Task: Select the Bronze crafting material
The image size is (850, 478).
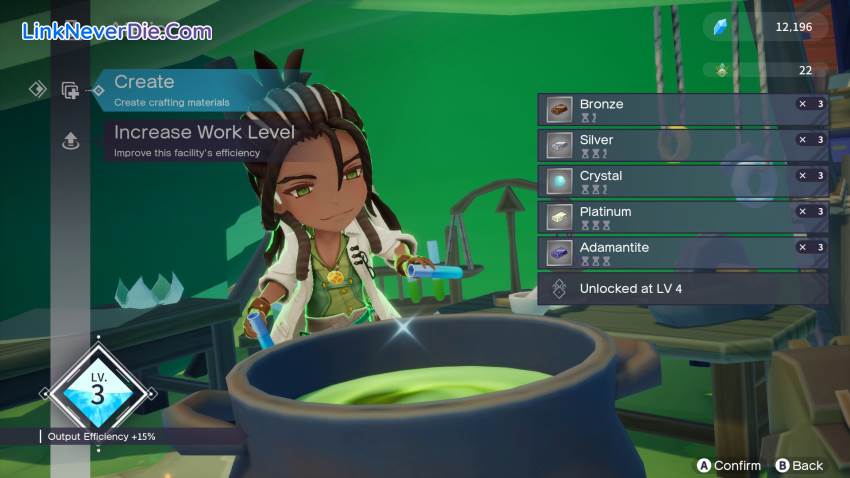Action: (682, 109)
